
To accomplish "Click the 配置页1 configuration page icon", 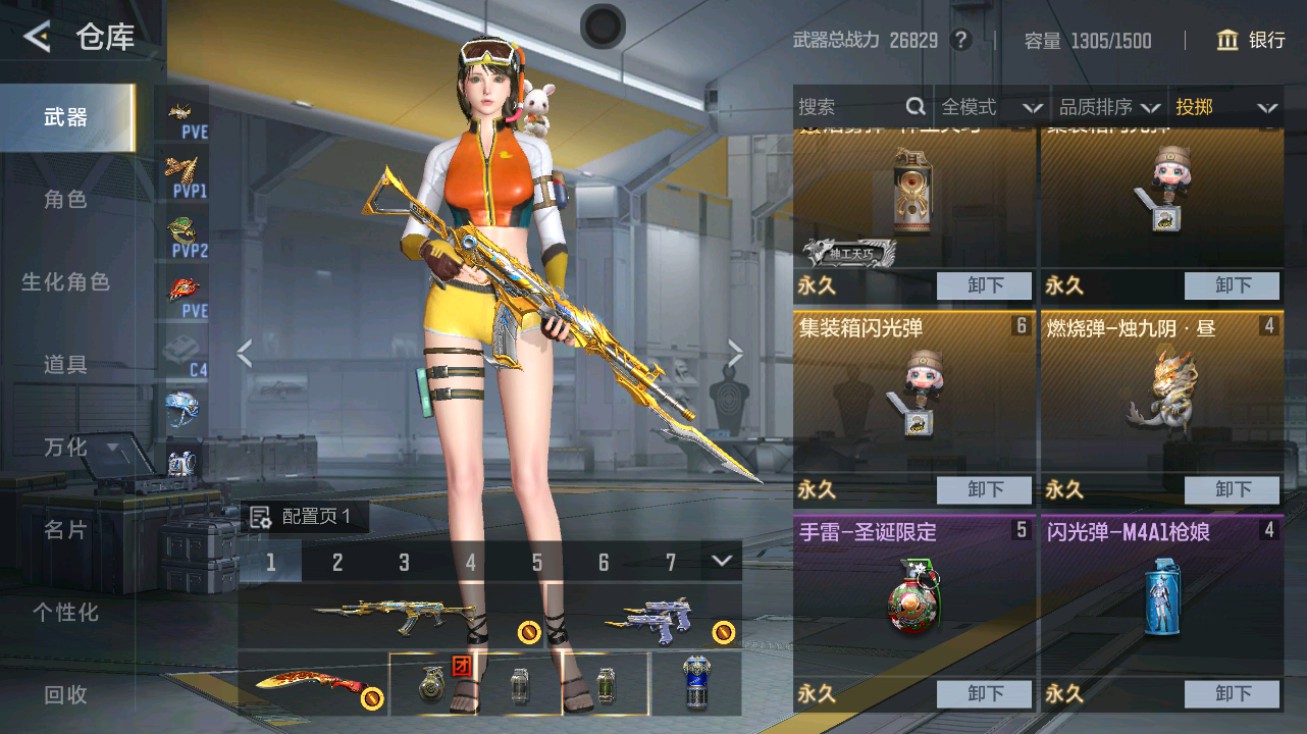I will [x=259, y=516].
